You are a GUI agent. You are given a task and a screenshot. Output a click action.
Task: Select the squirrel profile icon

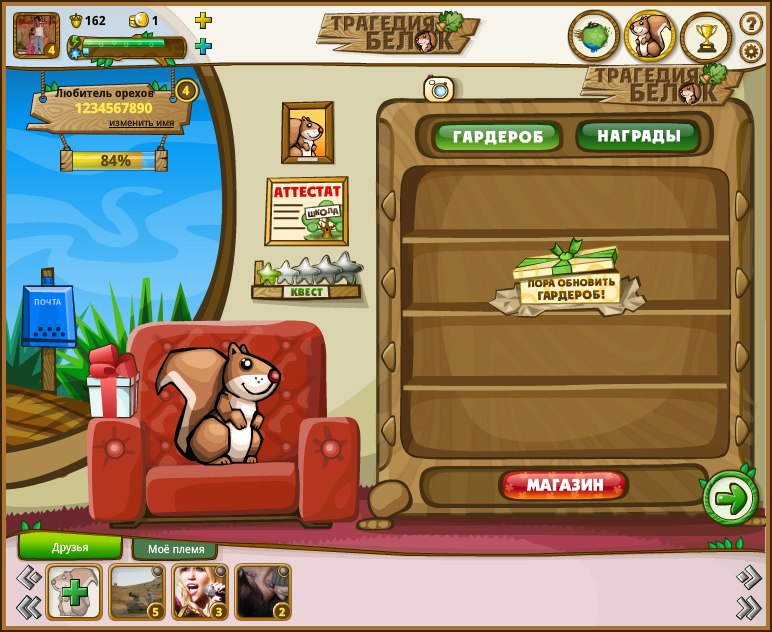point(650,37)
